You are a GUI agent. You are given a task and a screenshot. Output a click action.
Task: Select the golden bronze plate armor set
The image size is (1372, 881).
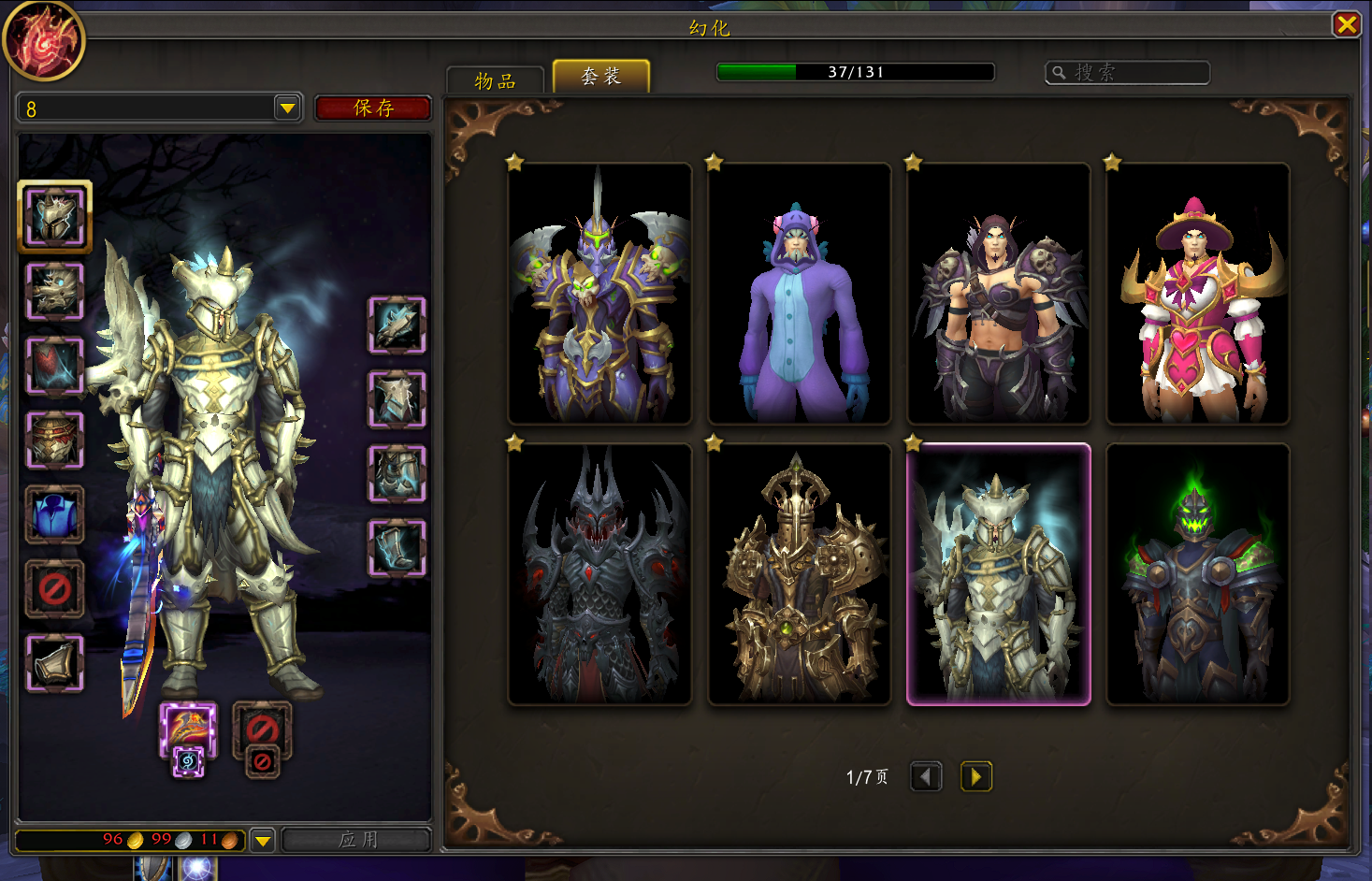pos(799,574)
